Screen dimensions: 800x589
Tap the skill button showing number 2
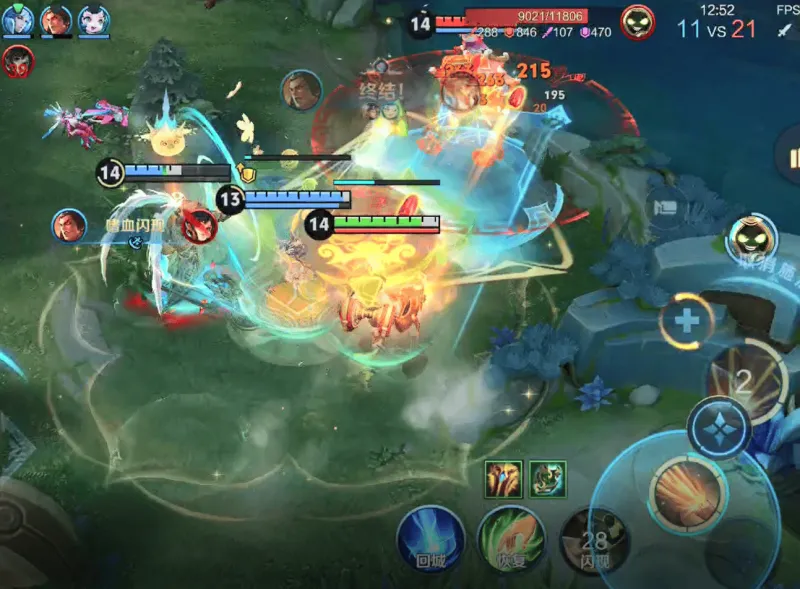tap(742, 379)
